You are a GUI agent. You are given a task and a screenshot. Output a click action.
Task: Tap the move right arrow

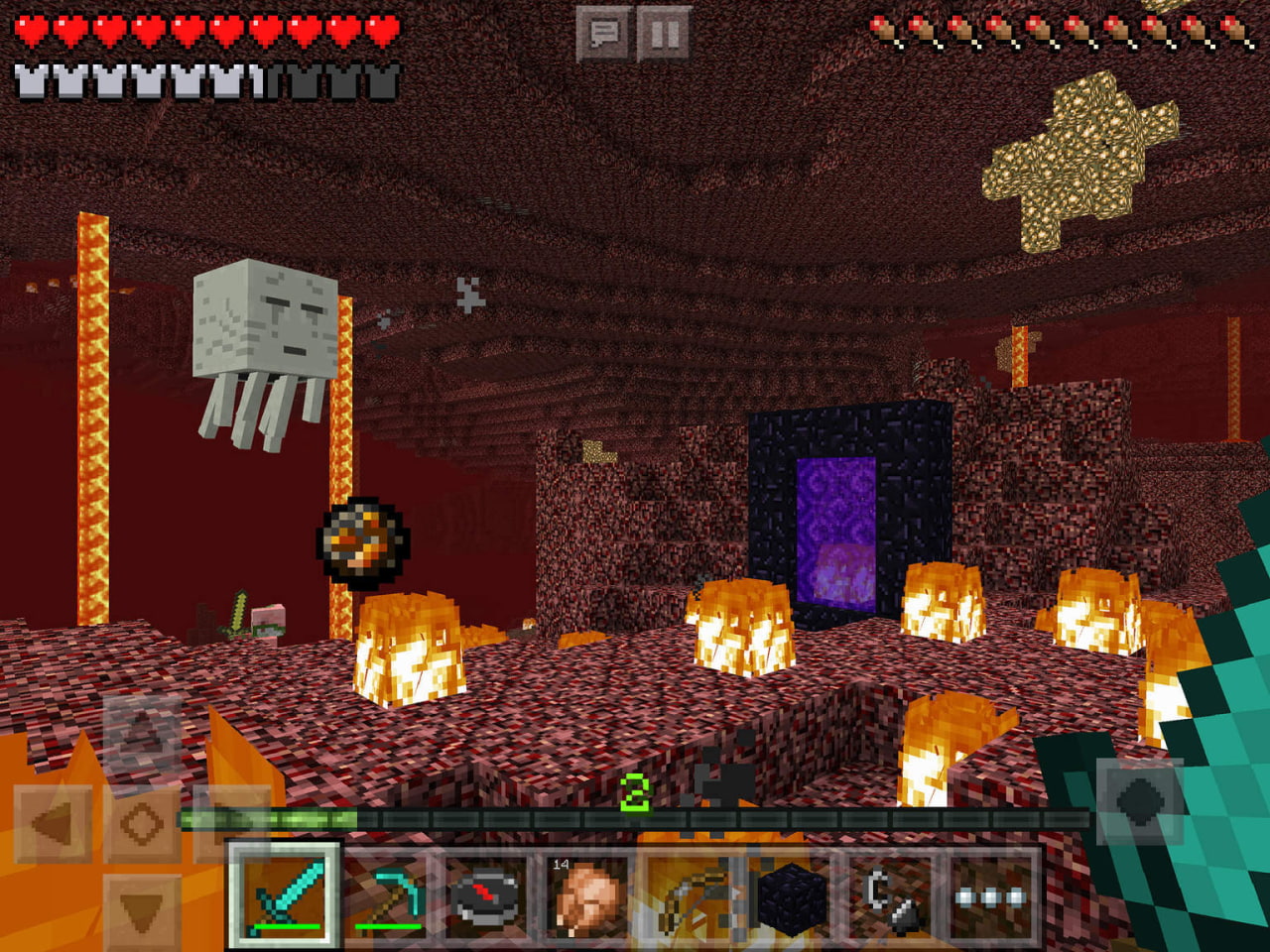point(230,822)
